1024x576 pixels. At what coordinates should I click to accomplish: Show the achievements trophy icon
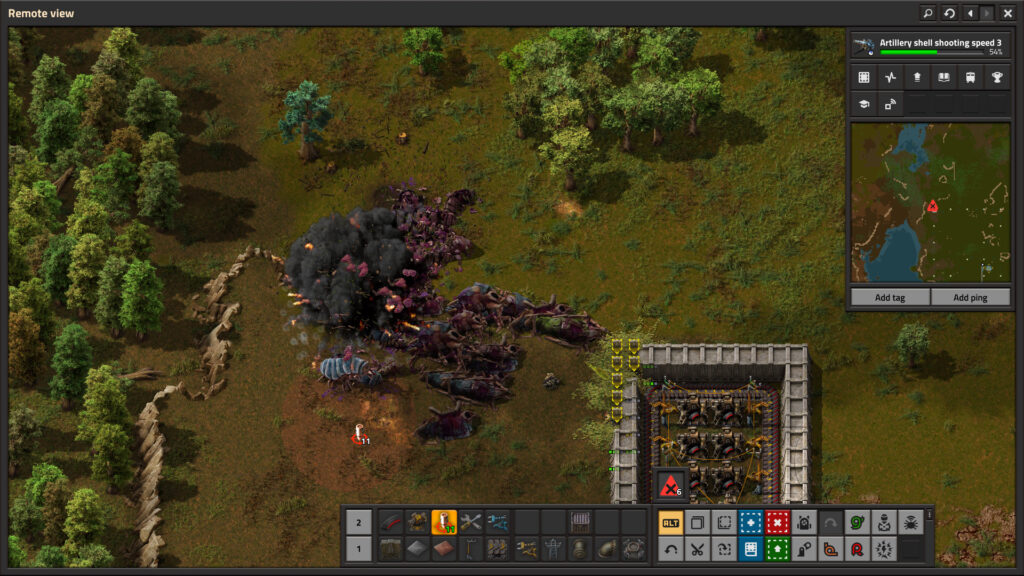[996, 77]
